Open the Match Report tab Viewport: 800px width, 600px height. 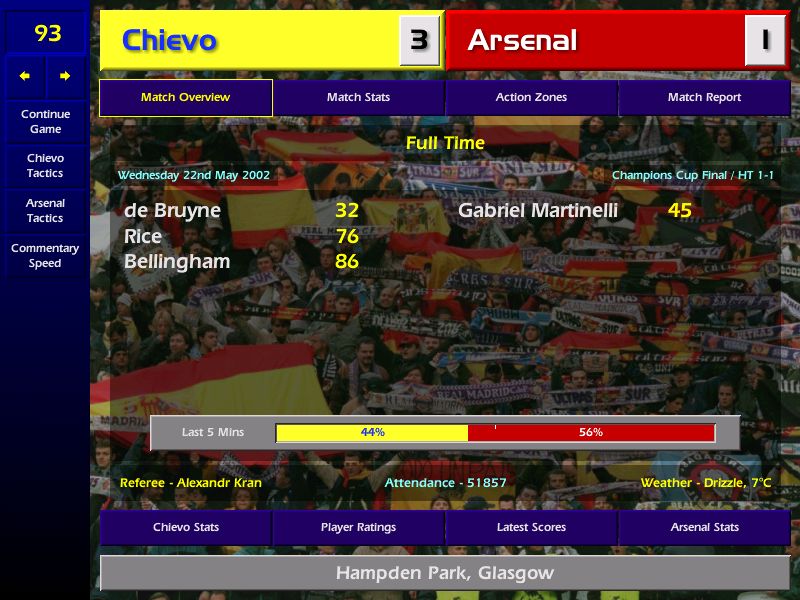pyautogui.click(x=704, y=97)
